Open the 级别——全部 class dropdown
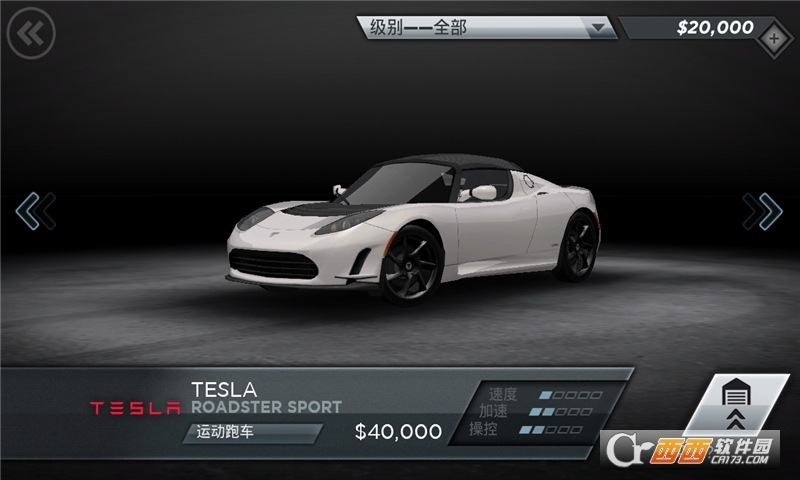This screenshot has height=480, width=800. pos(488,28)
